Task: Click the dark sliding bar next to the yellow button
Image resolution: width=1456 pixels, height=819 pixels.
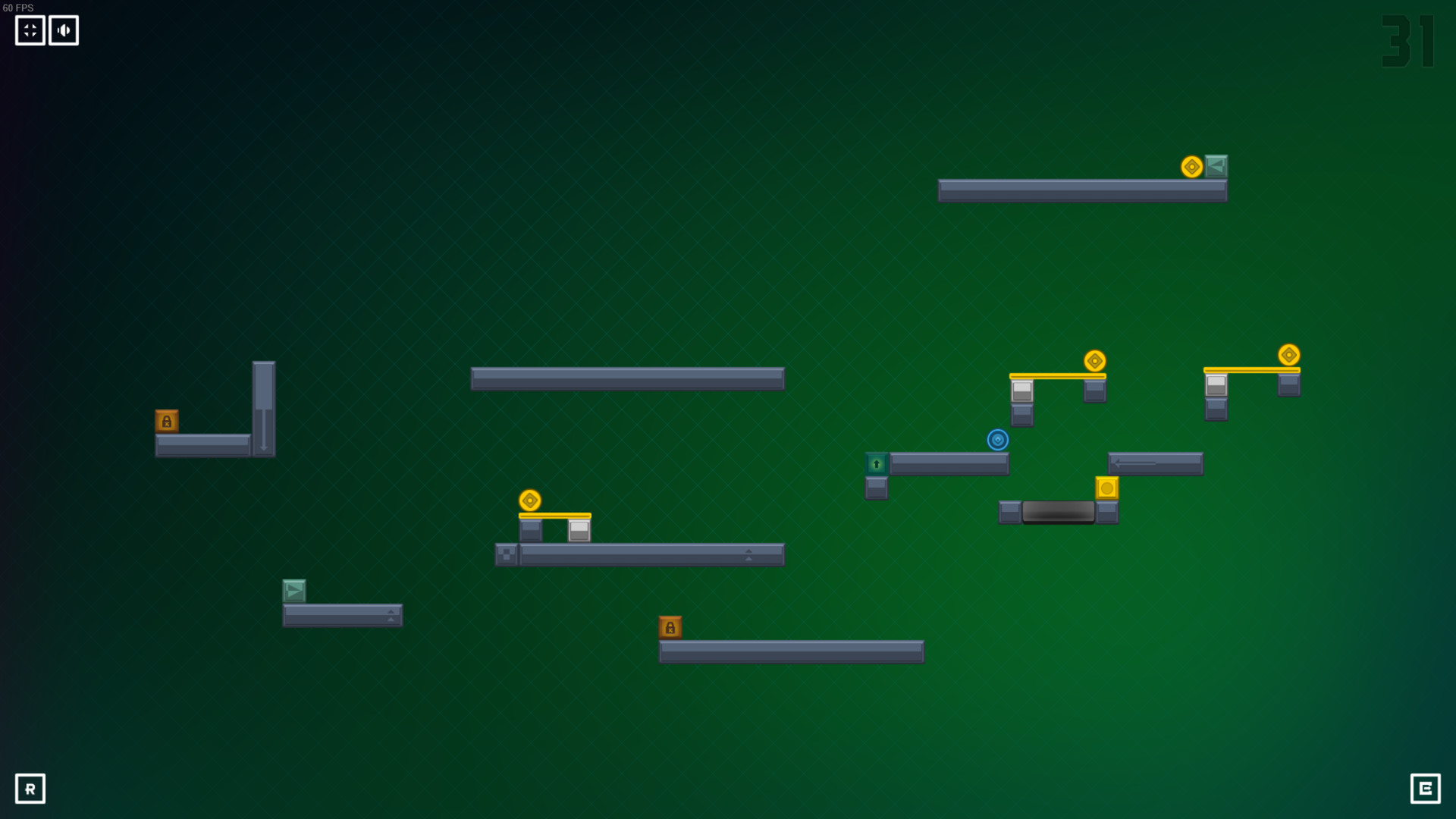Action: tap(1059, 513)
